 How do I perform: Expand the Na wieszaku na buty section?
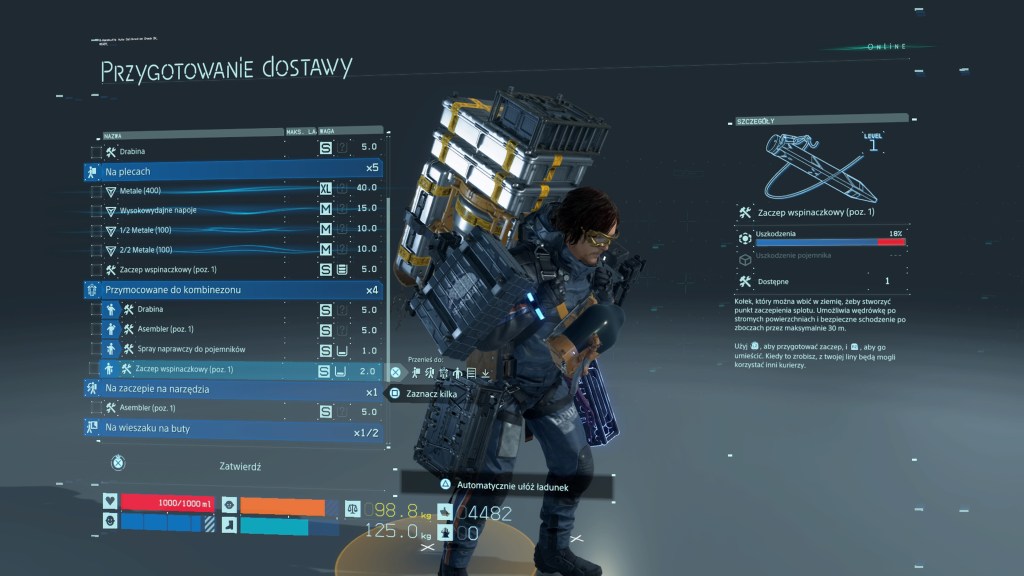coord(230,429)
